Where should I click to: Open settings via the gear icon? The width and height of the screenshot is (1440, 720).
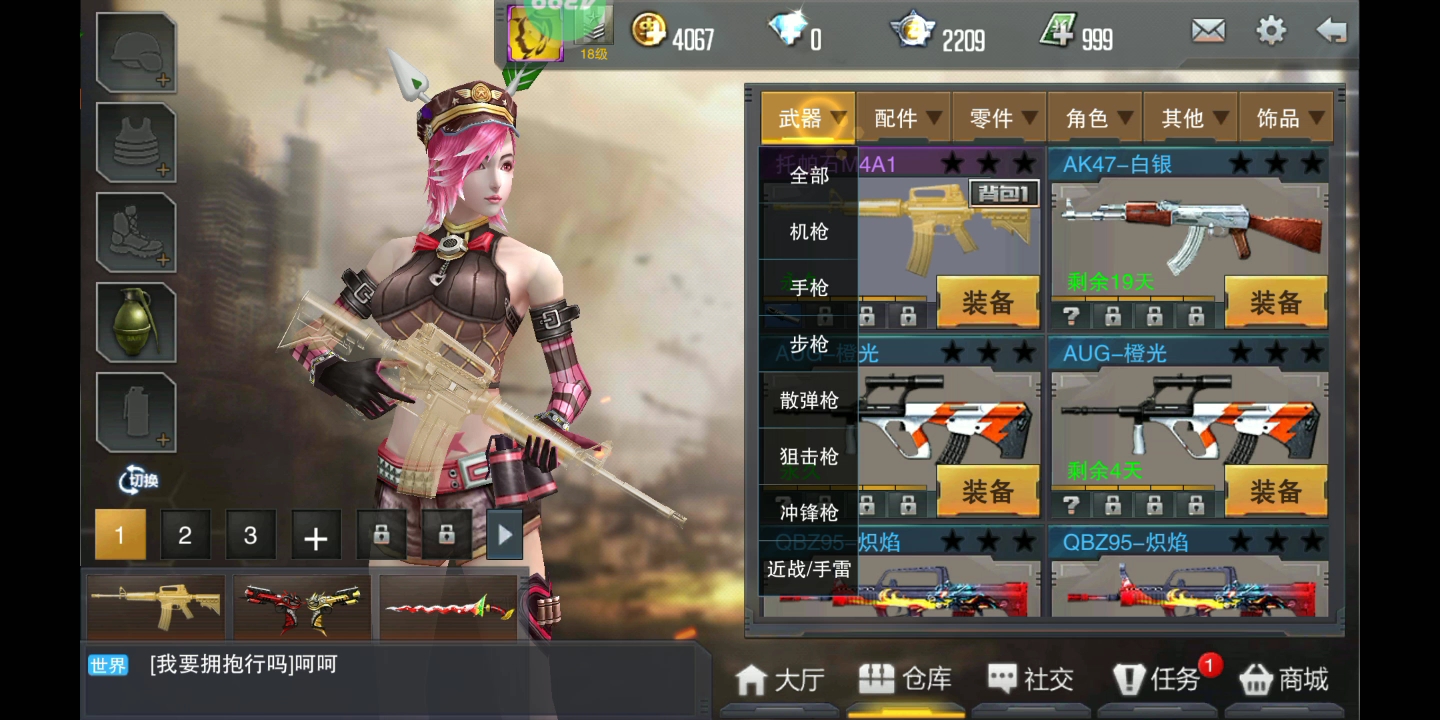tap(1271, 31)
